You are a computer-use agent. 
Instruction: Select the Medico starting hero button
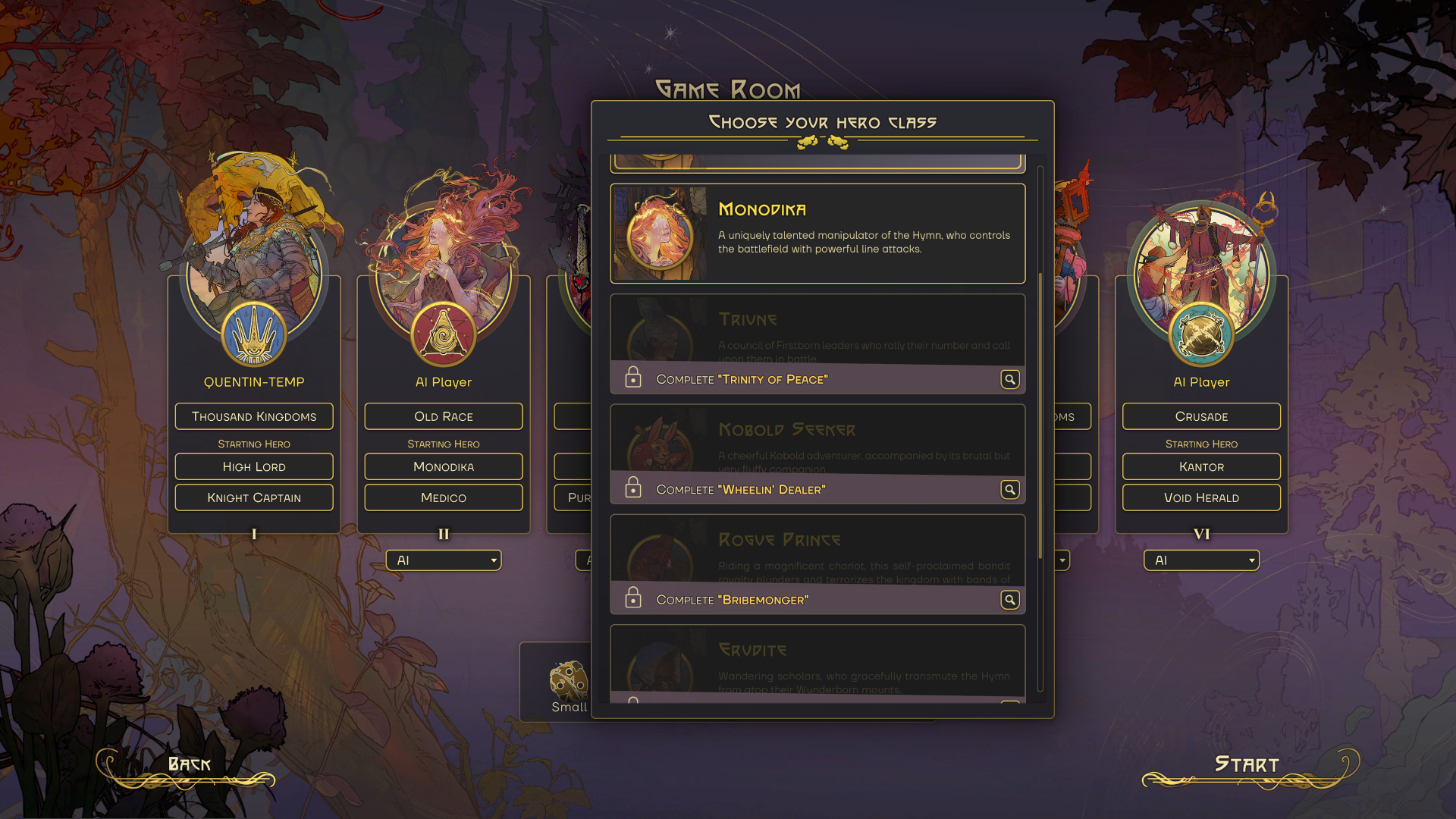(x=444, y=497)
